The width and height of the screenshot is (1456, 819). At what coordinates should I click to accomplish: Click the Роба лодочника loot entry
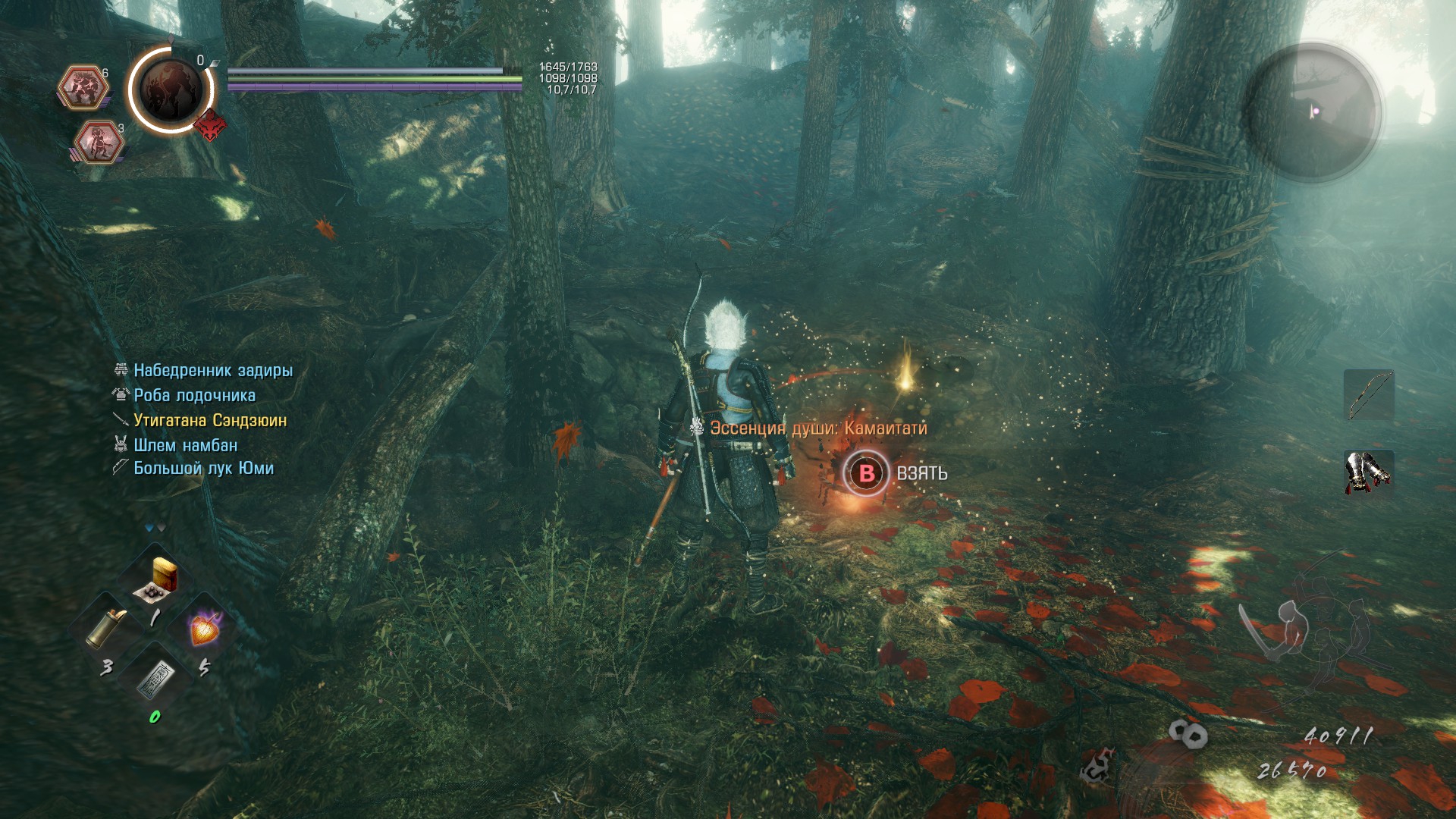(x=195, y=395)
